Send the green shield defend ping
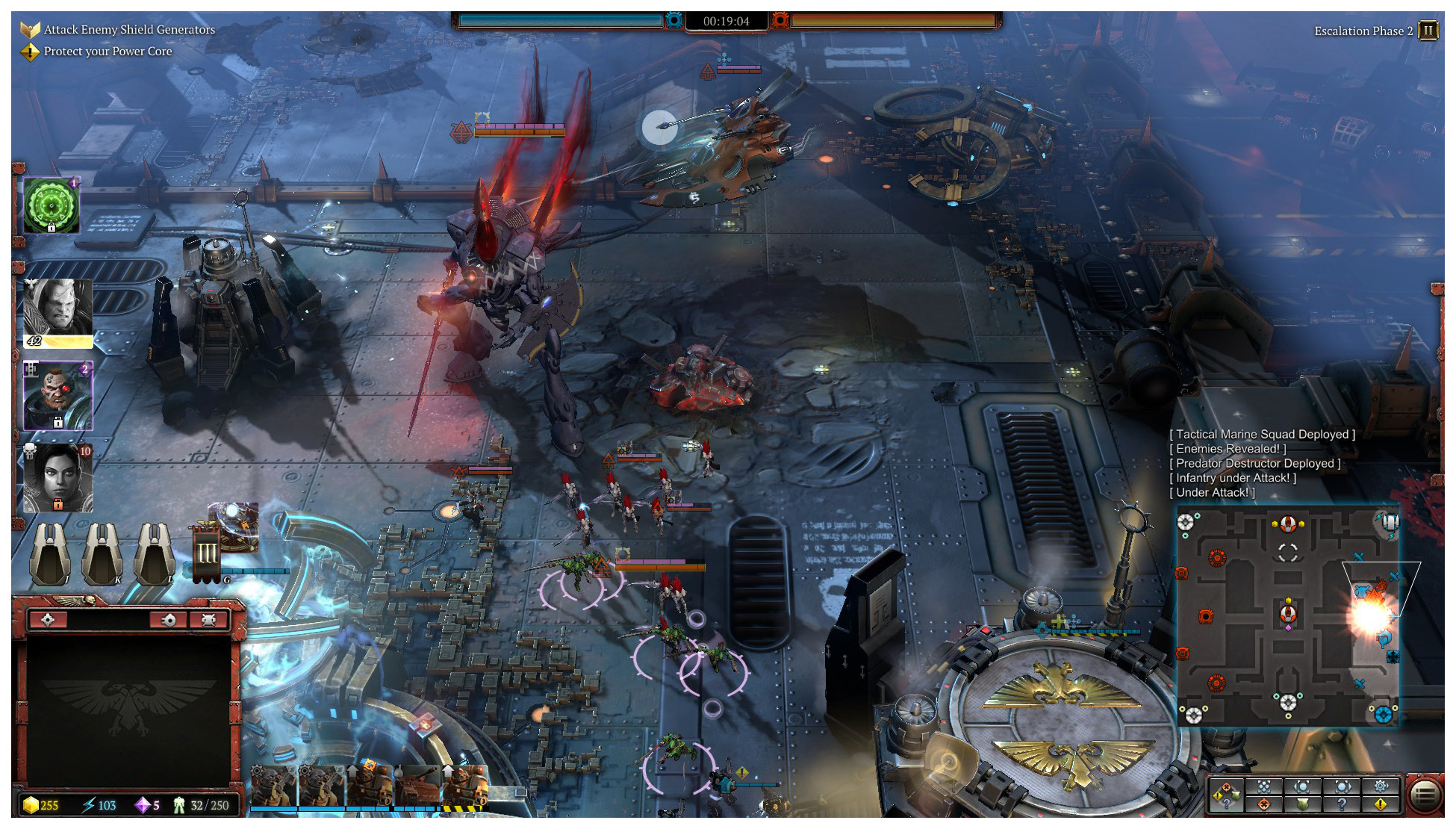This screenshot has height=829, width=1456. coord(1302,804)
